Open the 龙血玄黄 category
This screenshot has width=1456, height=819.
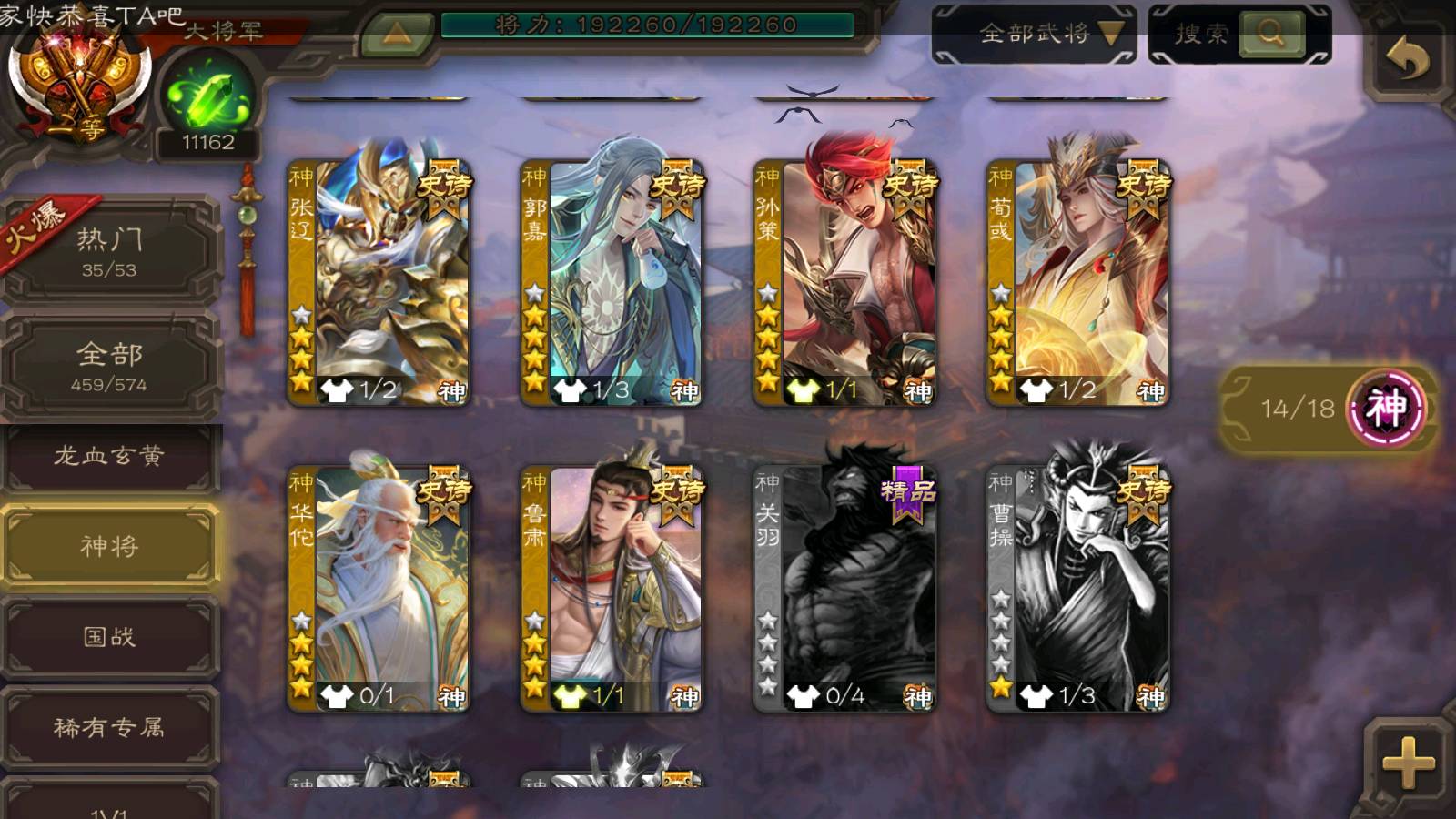click(109, 456)
